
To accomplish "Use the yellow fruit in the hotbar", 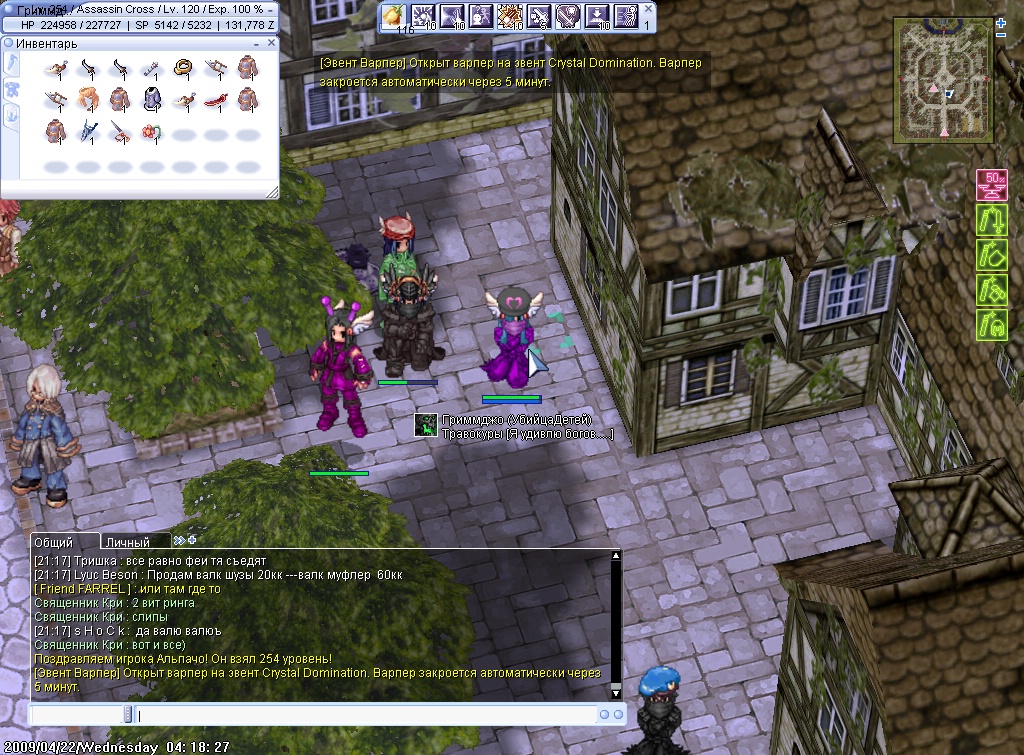I will (x=394, y=17).
